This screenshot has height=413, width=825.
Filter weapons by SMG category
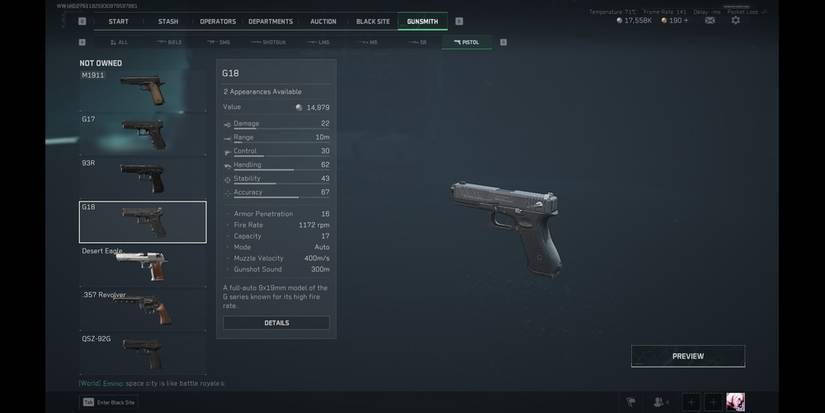tap(220, 42)
